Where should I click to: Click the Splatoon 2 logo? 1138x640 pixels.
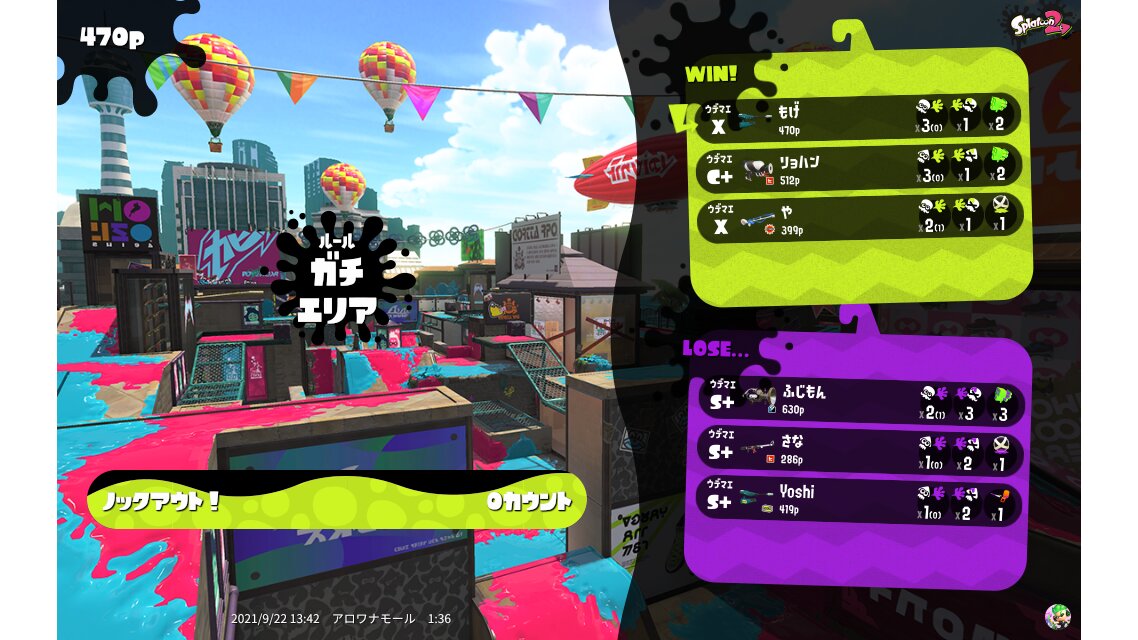pos(1039,24)
